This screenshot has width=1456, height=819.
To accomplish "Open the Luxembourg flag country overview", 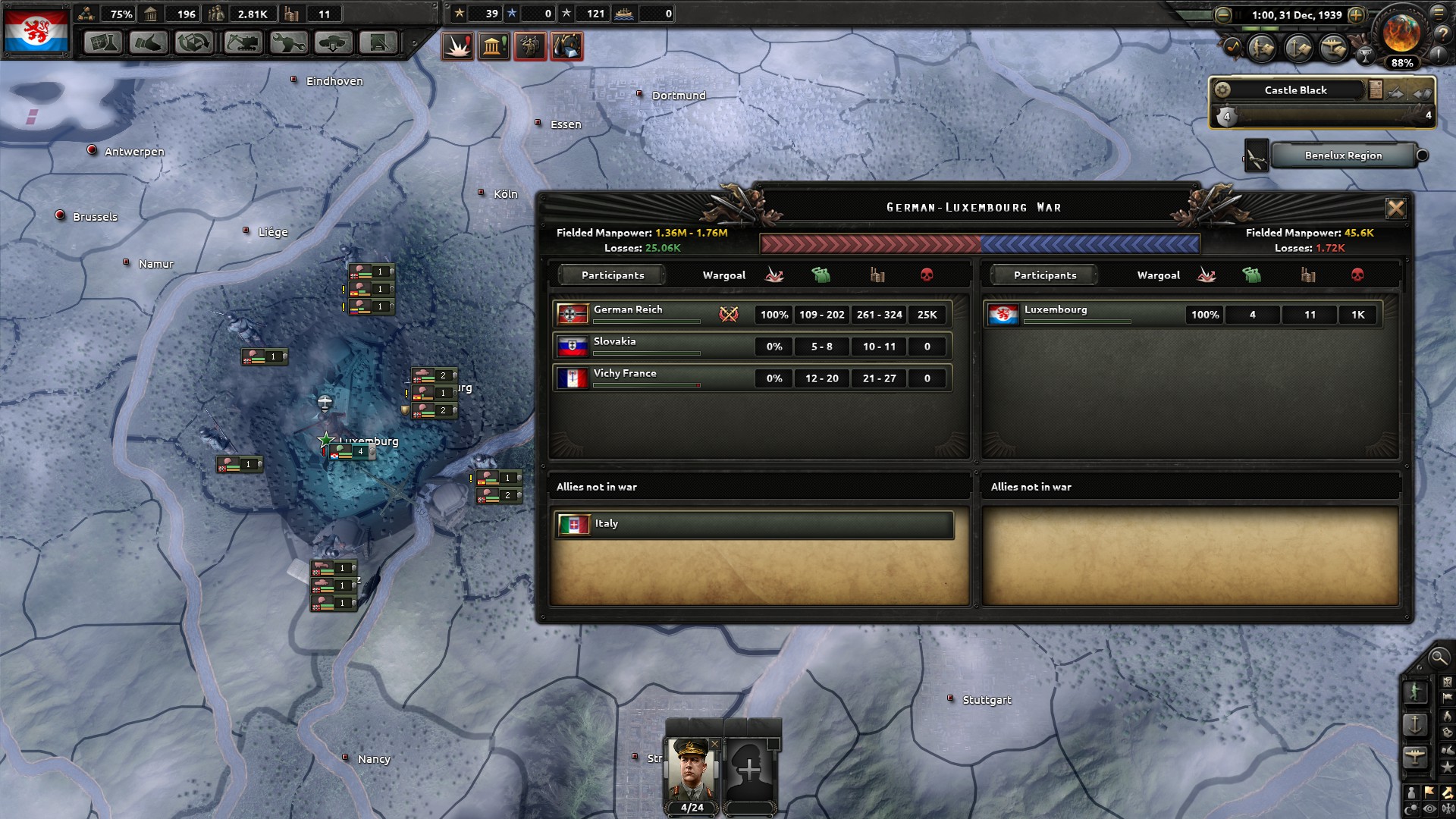I will [x=36, y=31].
